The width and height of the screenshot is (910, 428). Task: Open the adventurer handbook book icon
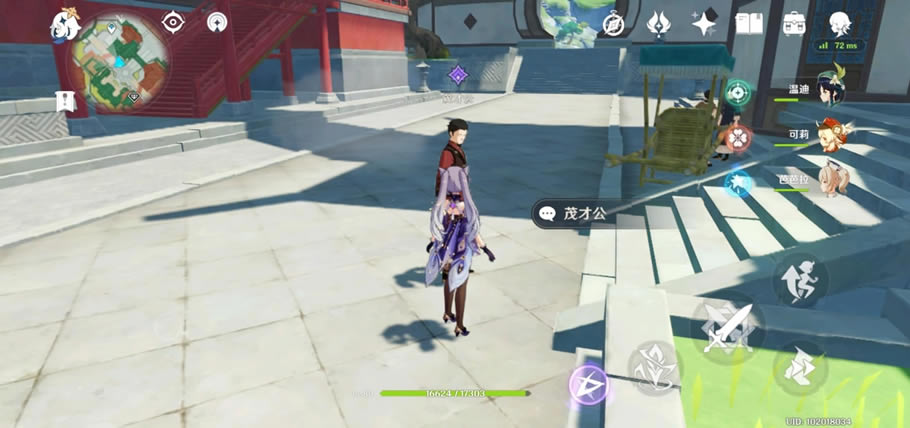tap(749, 22)
